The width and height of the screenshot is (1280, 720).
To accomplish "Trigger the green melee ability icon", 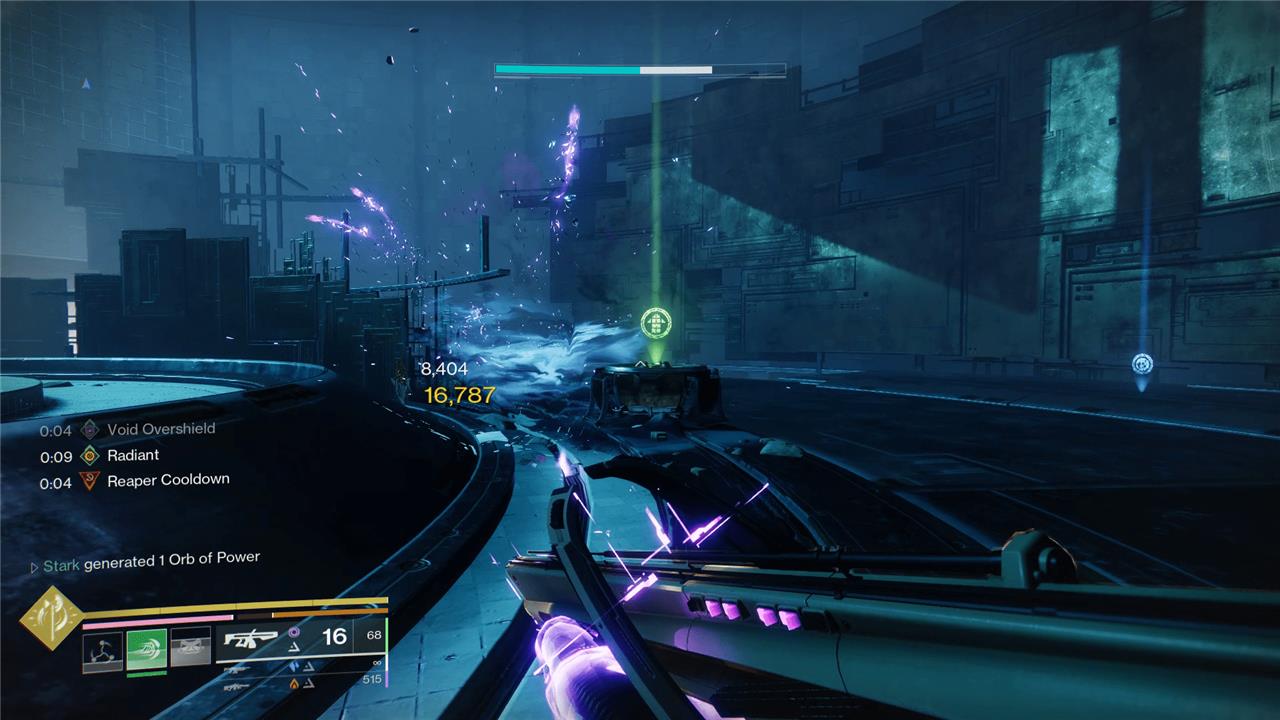I will (146, 649).
